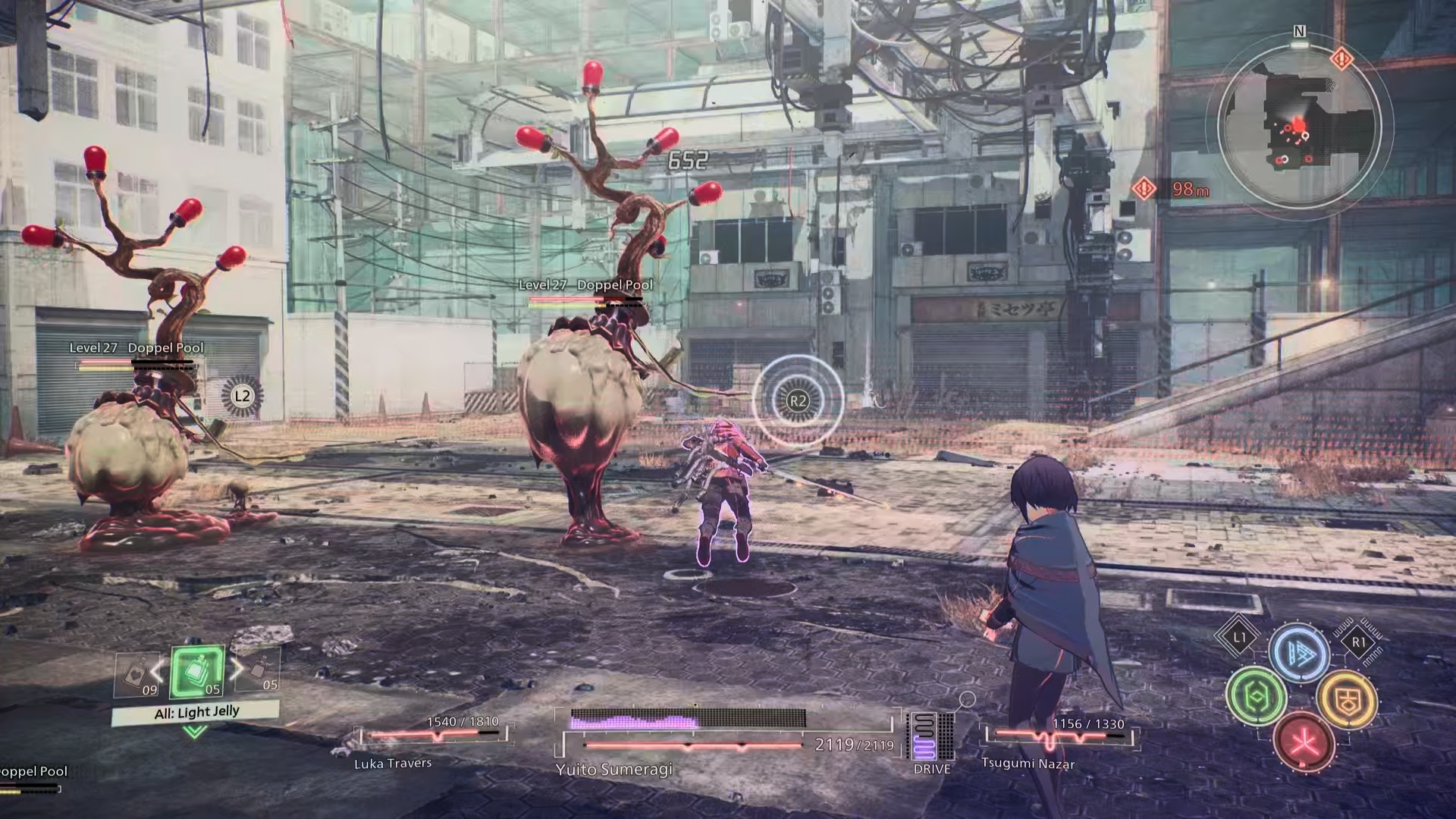Image resolution: width=1456 pixels, height=819 pixels.
Task: Activate the green hexagon SAS power
Action: point(1256,695)
